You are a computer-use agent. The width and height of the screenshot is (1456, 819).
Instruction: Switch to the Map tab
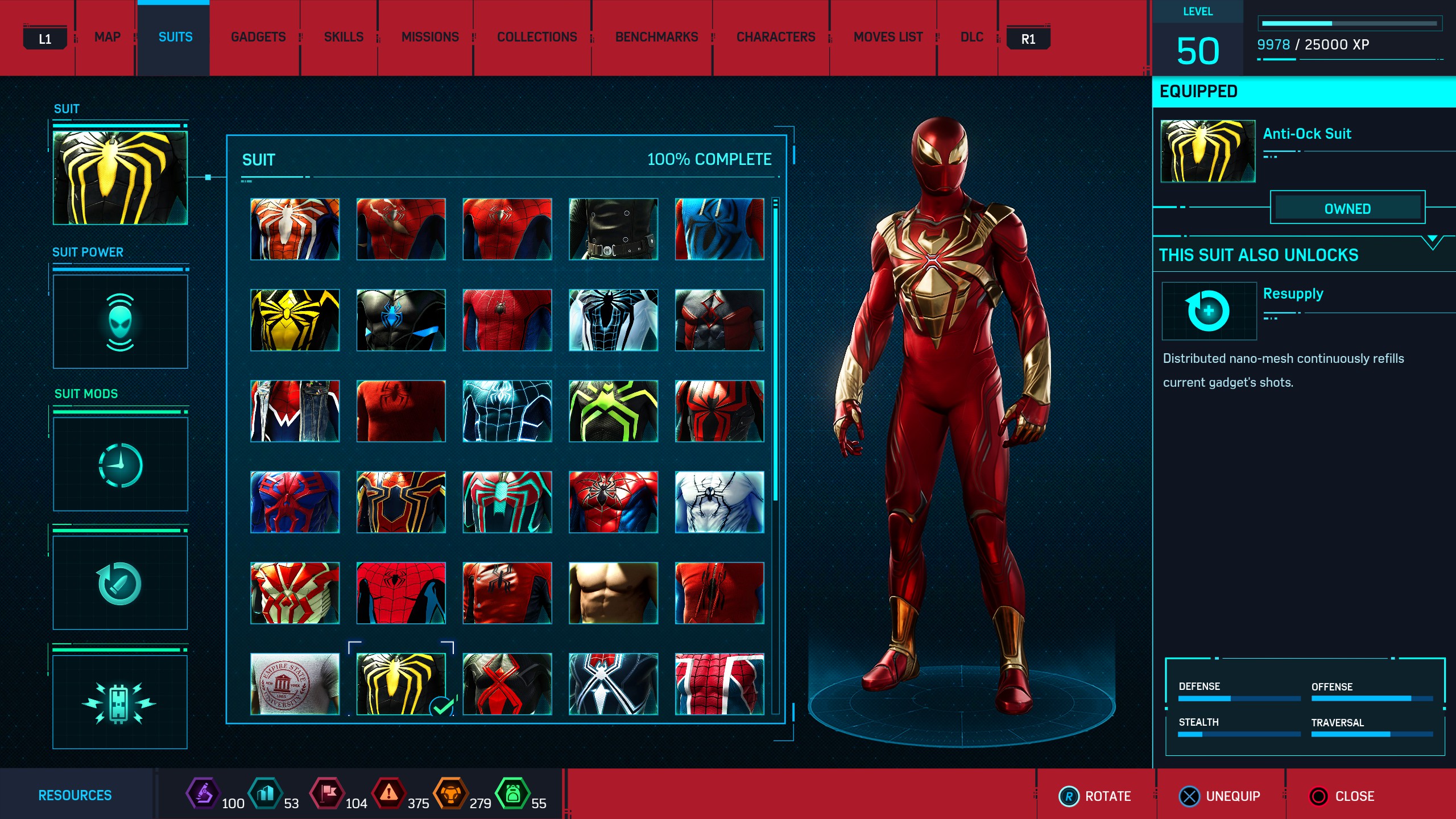click(x=107, y=38)
